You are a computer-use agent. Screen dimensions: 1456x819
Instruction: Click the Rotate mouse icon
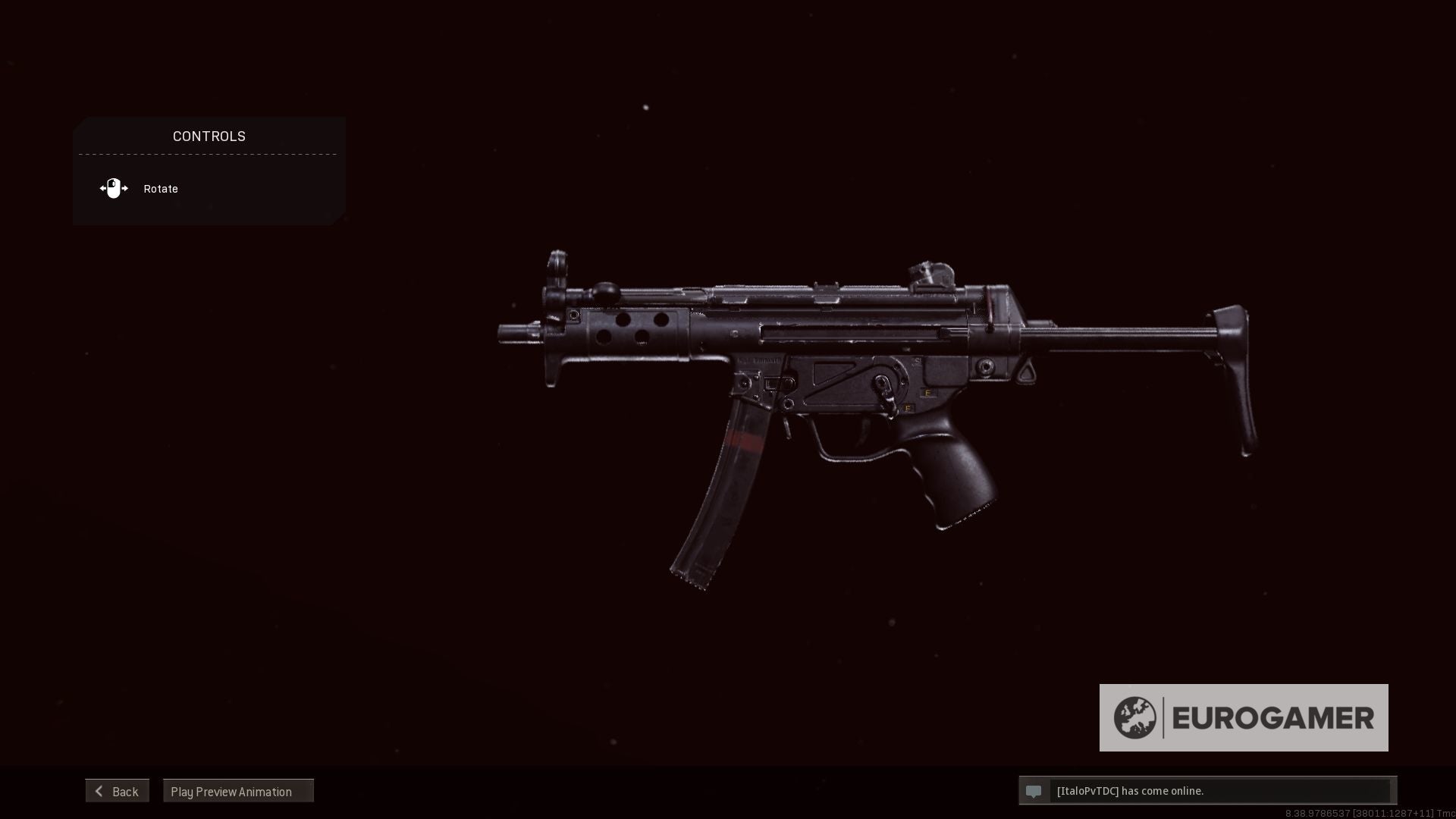[114, 188]
